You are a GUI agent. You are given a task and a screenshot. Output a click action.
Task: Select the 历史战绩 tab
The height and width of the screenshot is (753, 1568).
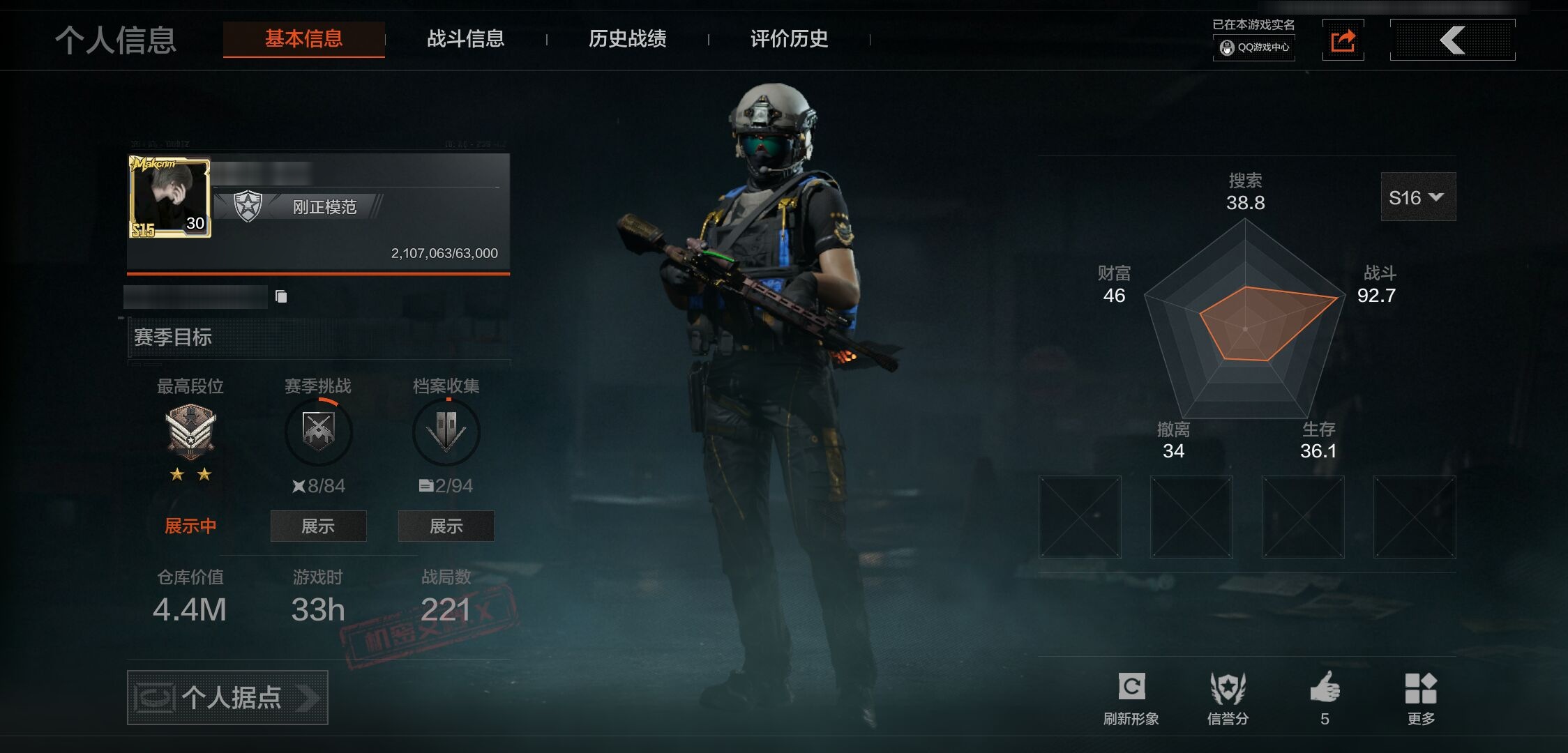point(627,39)
